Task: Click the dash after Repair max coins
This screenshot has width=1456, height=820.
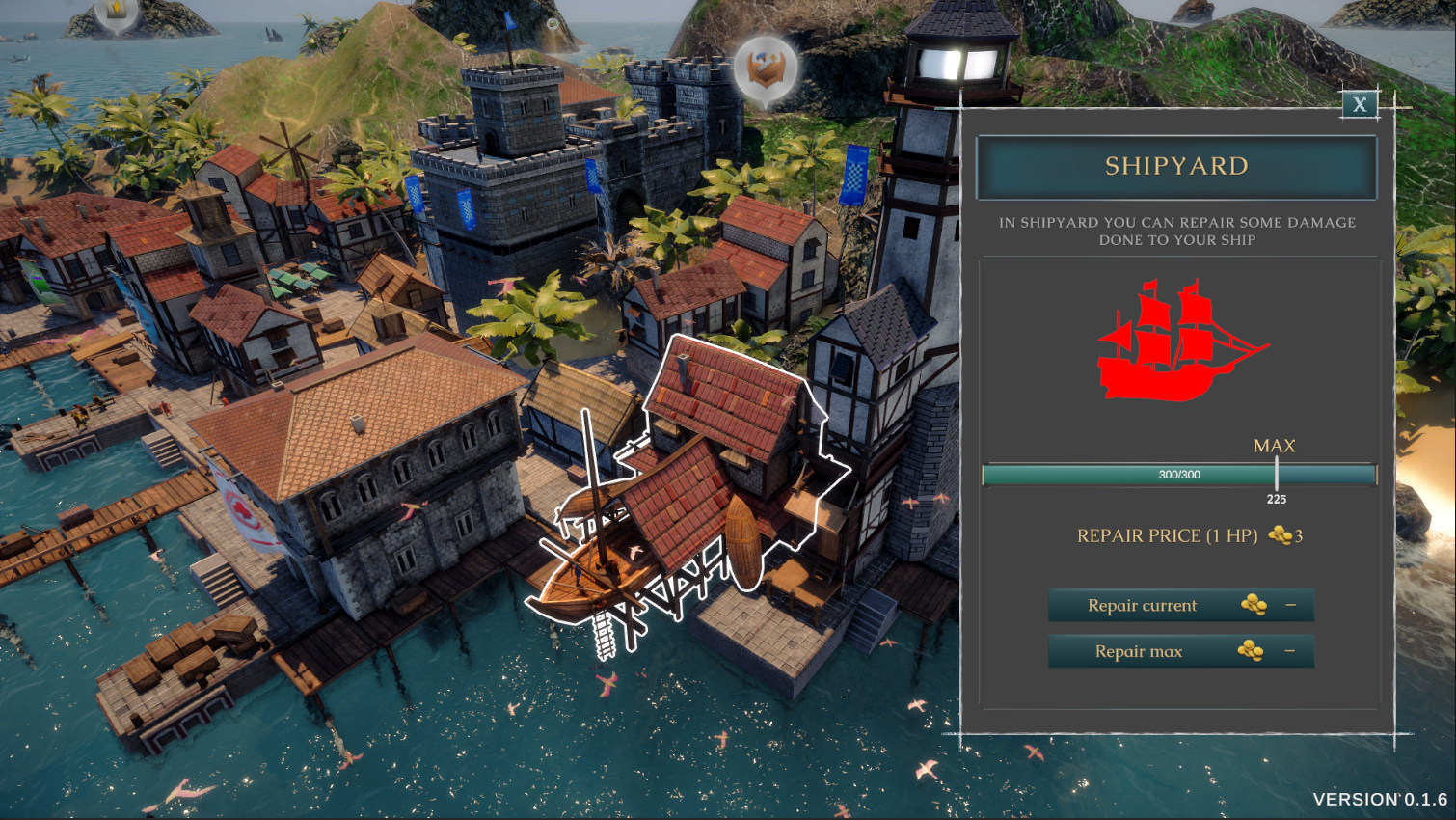Action: [1291, 650]
